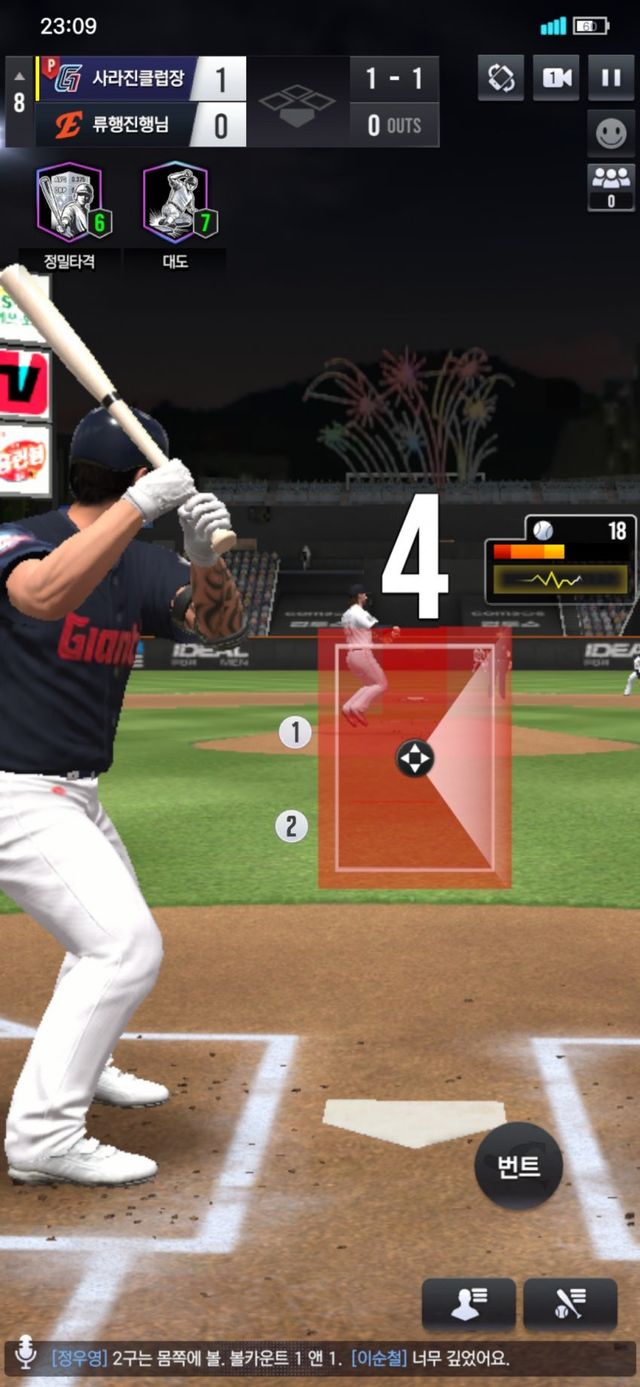
Task: Toggle the screen rotation icon
Action: pos(501,78)
